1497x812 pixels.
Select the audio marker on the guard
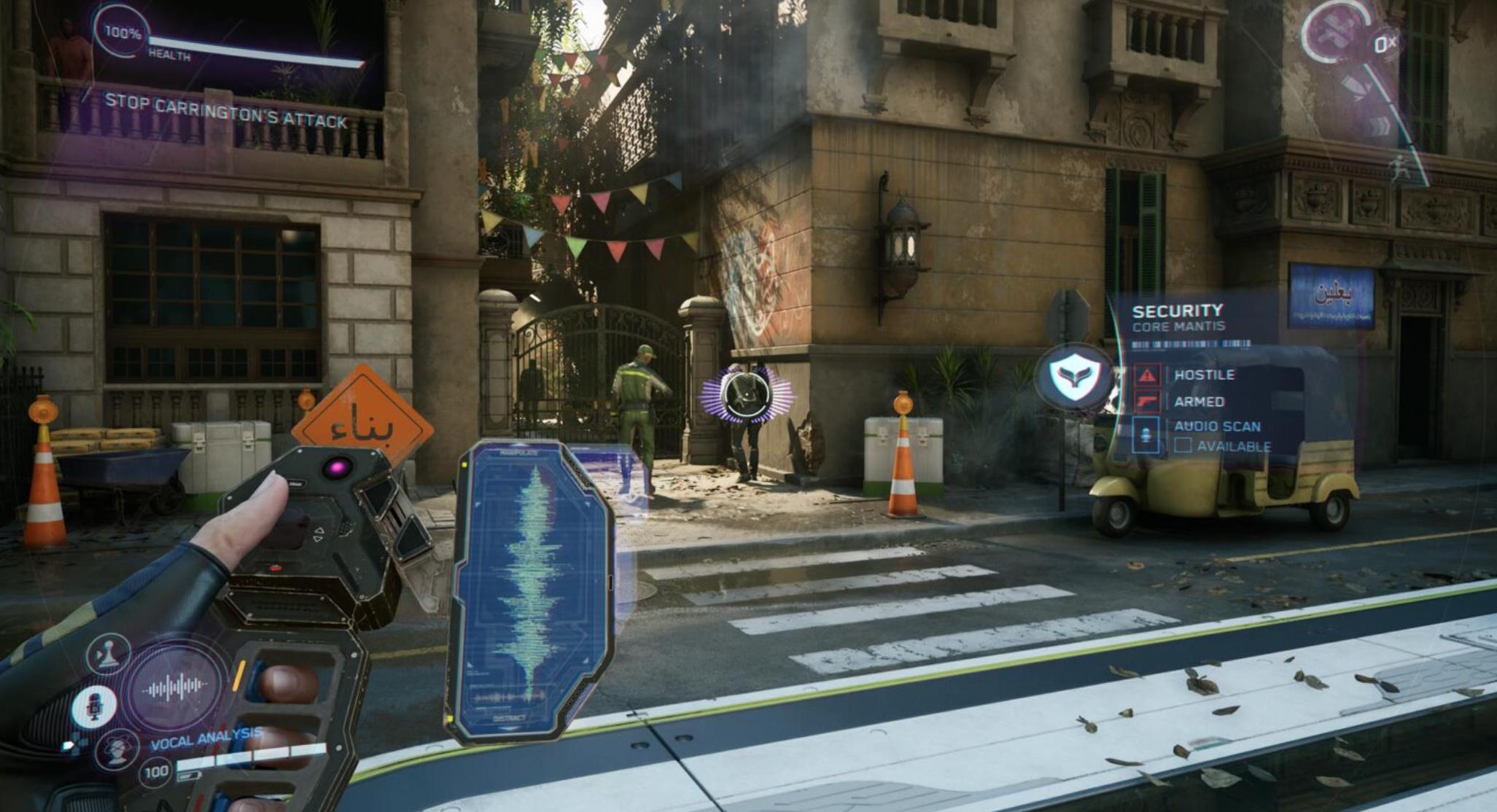click(x=744, y=396)
